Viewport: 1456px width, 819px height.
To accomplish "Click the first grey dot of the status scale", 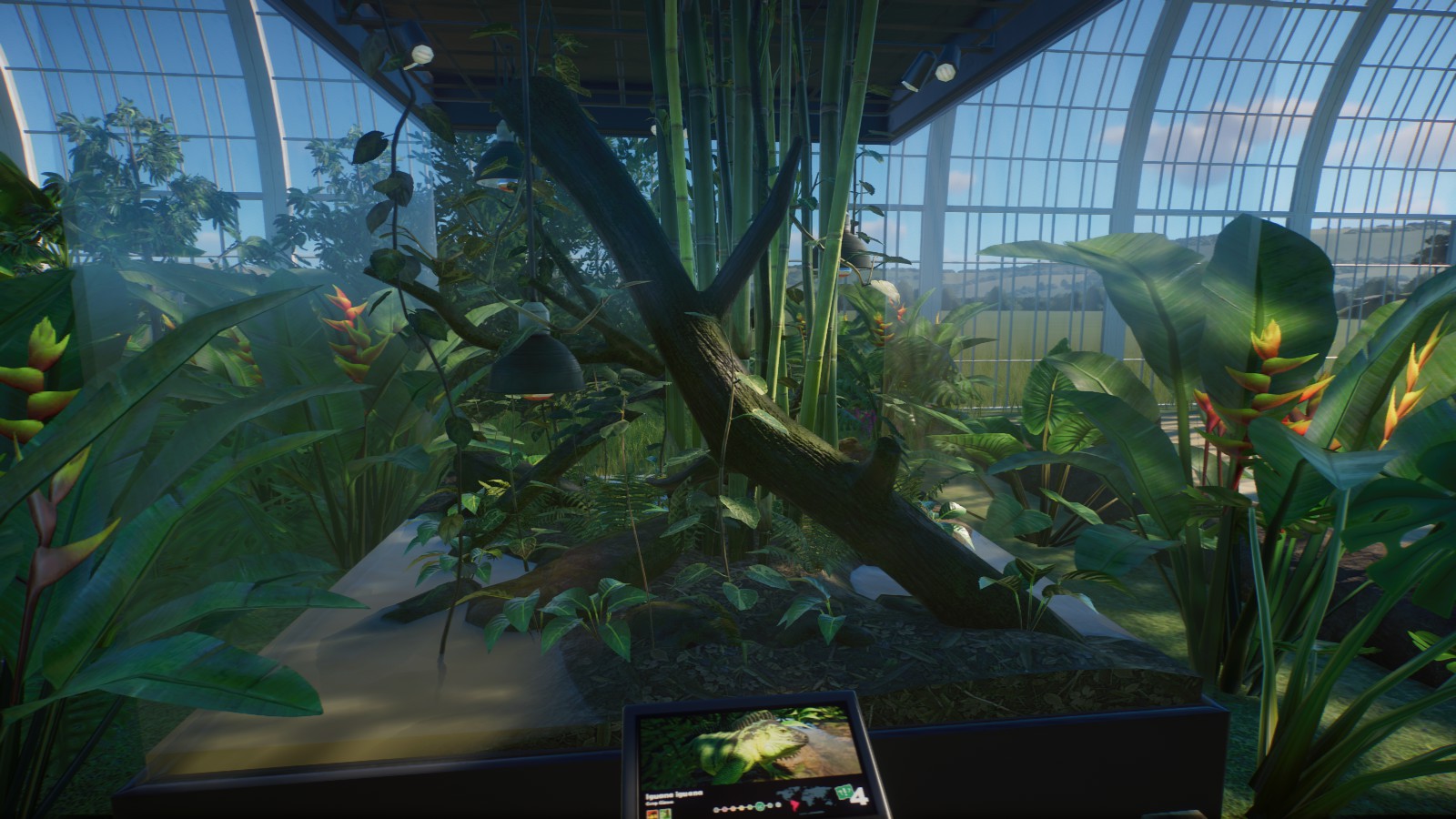I will coord(716,810).
